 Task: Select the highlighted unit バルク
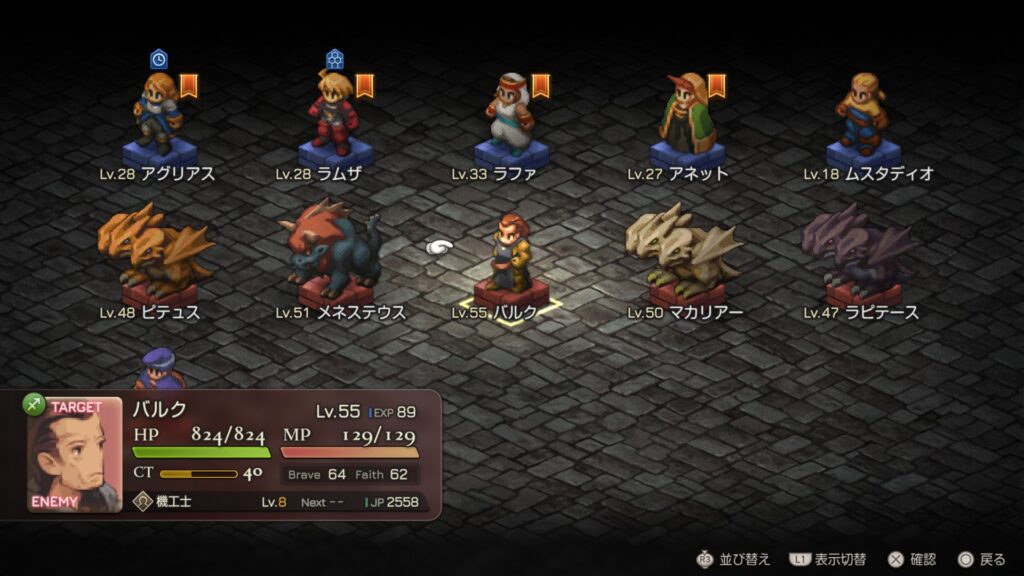pyautogui.click(x=510, y=258)
